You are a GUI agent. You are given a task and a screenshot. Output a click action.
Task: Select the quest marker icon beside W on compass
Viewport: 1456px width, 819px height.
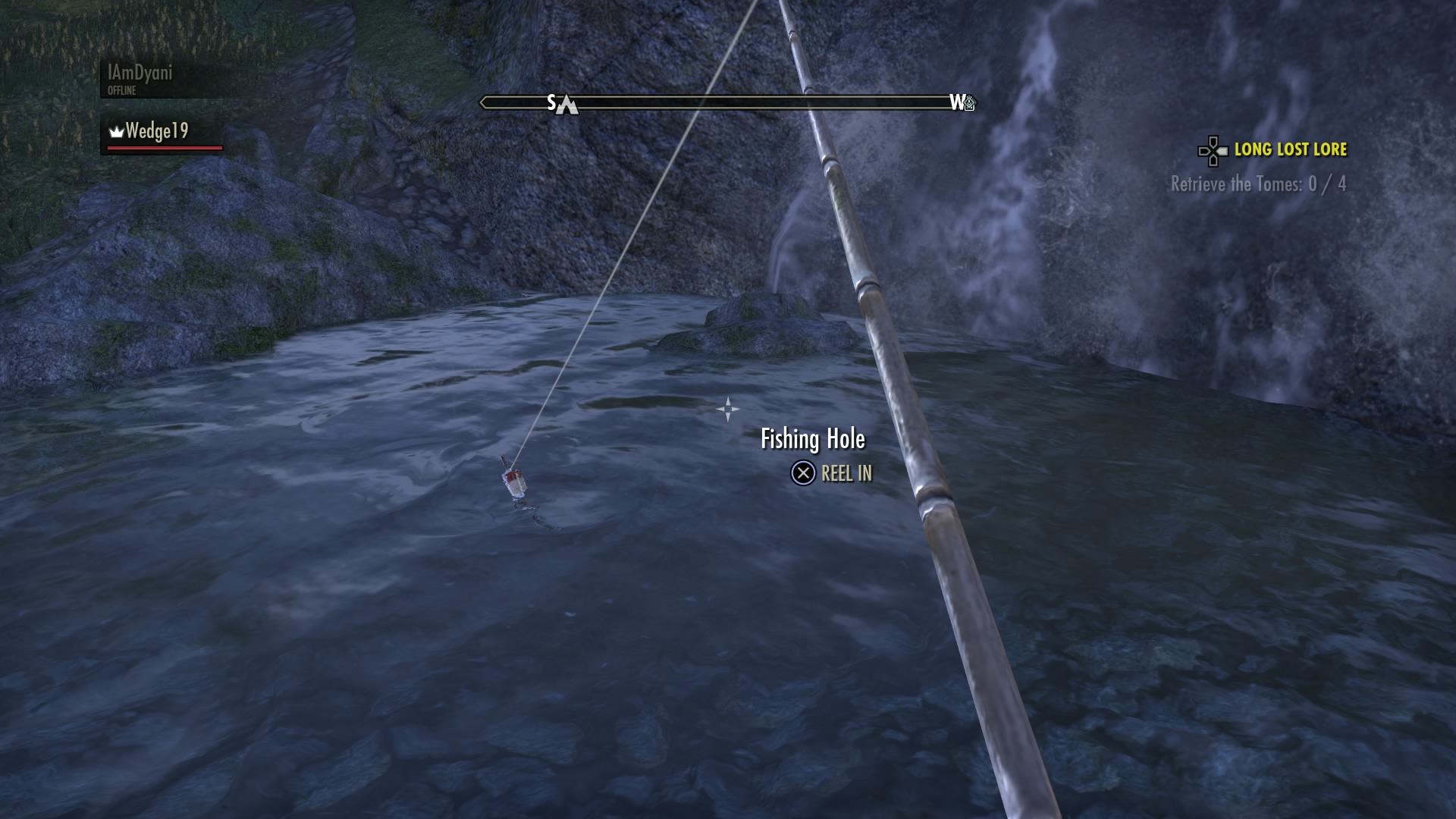tap(970, 103)
